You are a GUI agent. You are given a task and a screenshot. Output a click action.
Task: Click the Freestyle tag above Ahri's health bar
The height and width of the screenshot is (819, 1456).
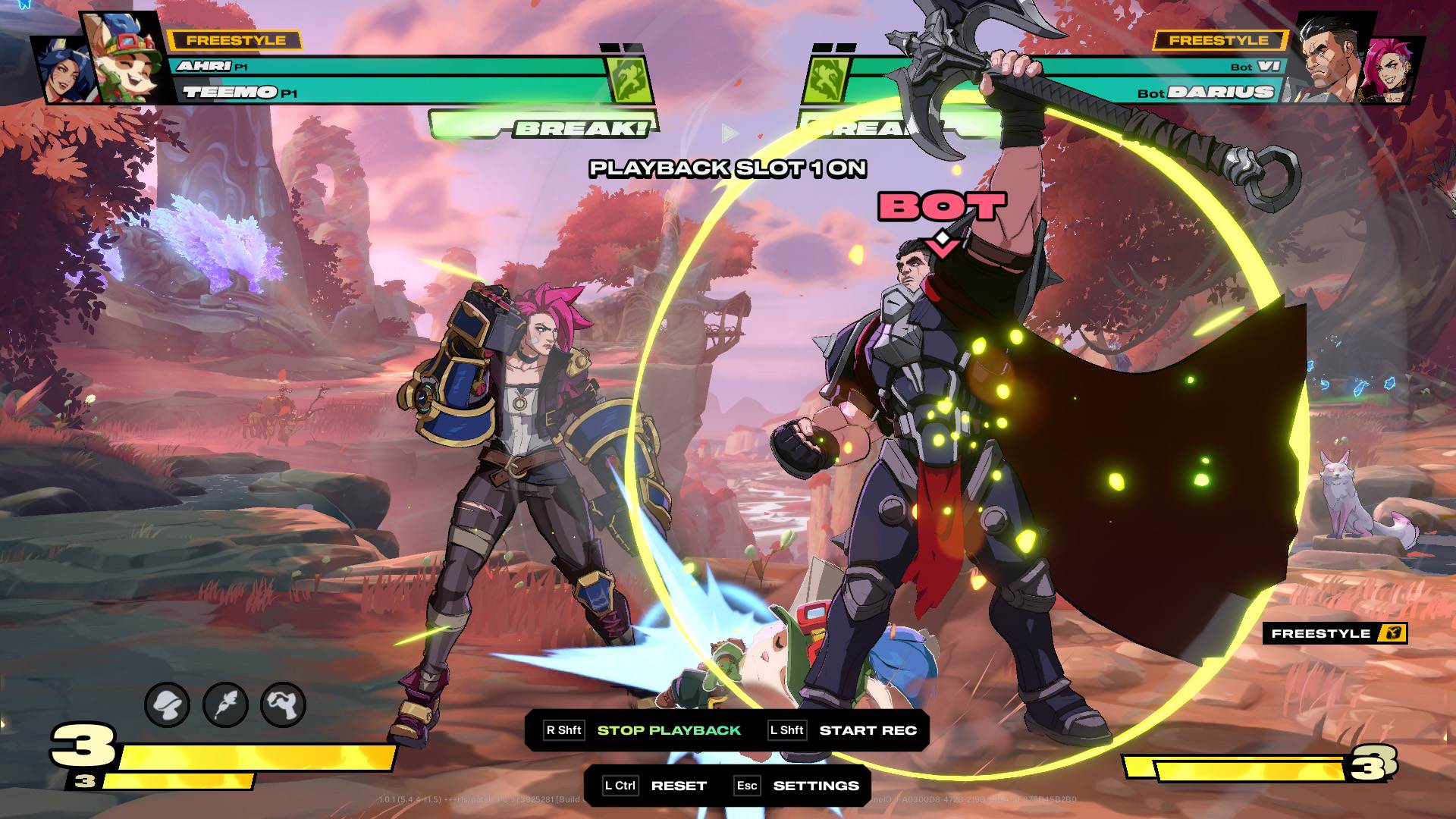(x=235, y=40)
